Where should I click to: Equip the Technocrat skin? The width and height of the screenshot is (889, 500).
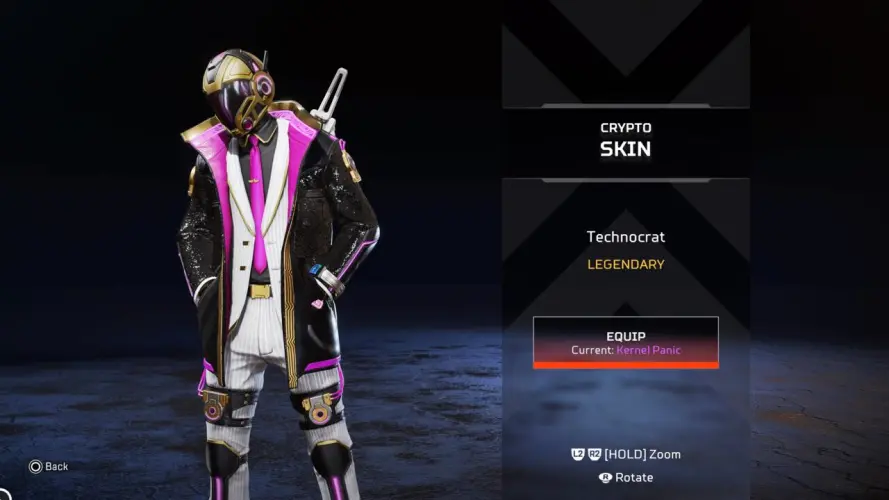pyautogui.click(x=625, y=342)
